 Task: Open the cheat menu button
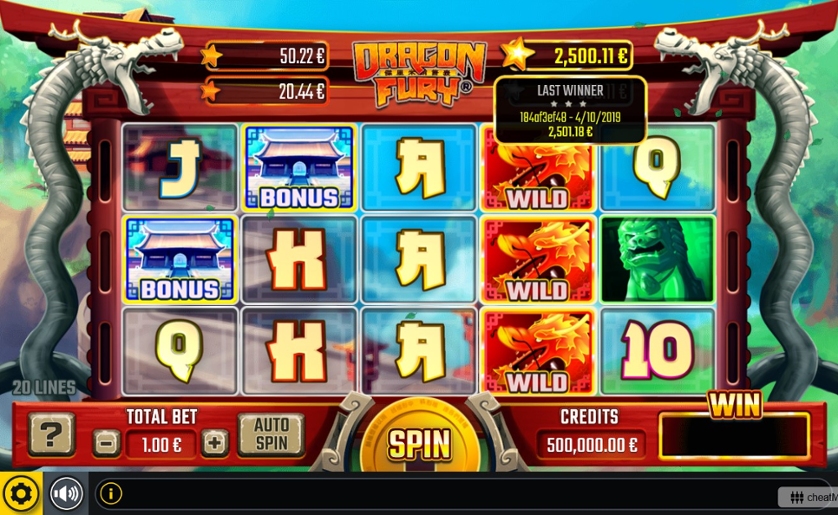pyautogui.click(x=807, y=497)
